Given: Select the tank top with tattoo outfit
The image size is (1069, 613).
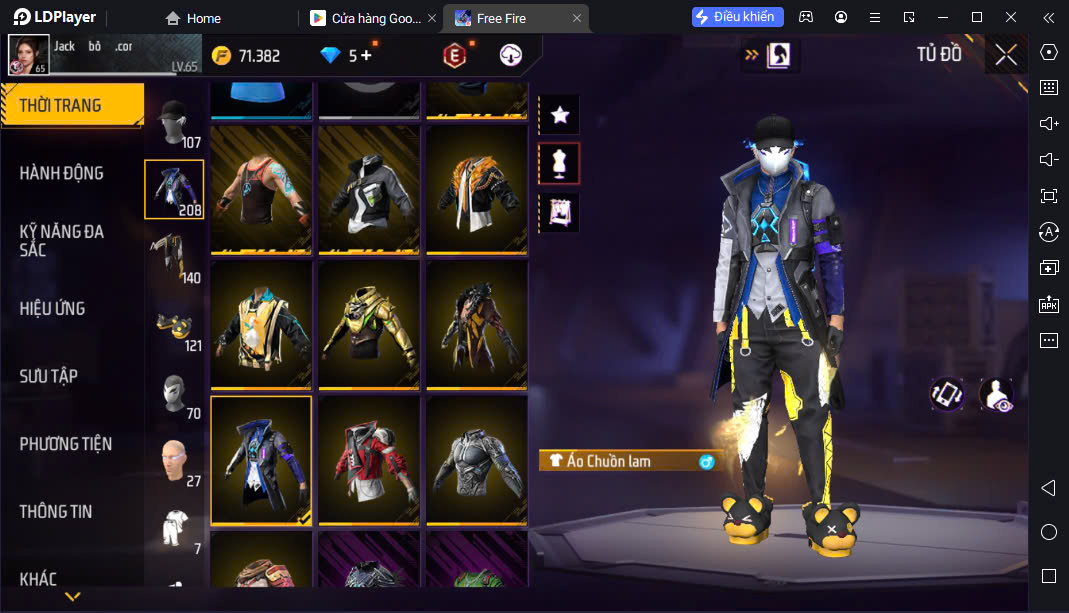Looking at the screenshot, I should point(261,188).
